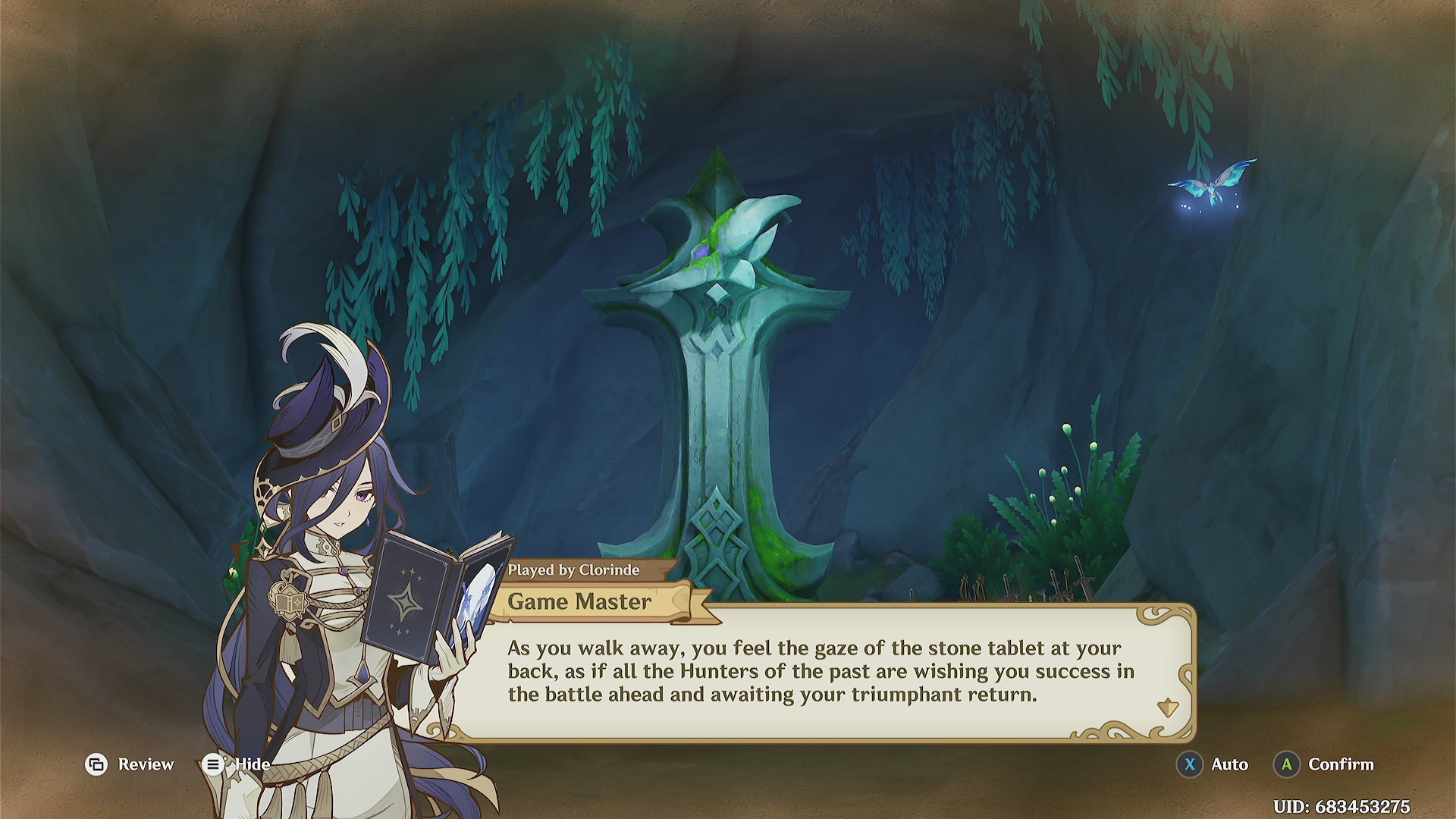Advance using the dialogue box arrow
Image resolution: width=1456 pixels, height=819 pixels.
[1168, 708]
